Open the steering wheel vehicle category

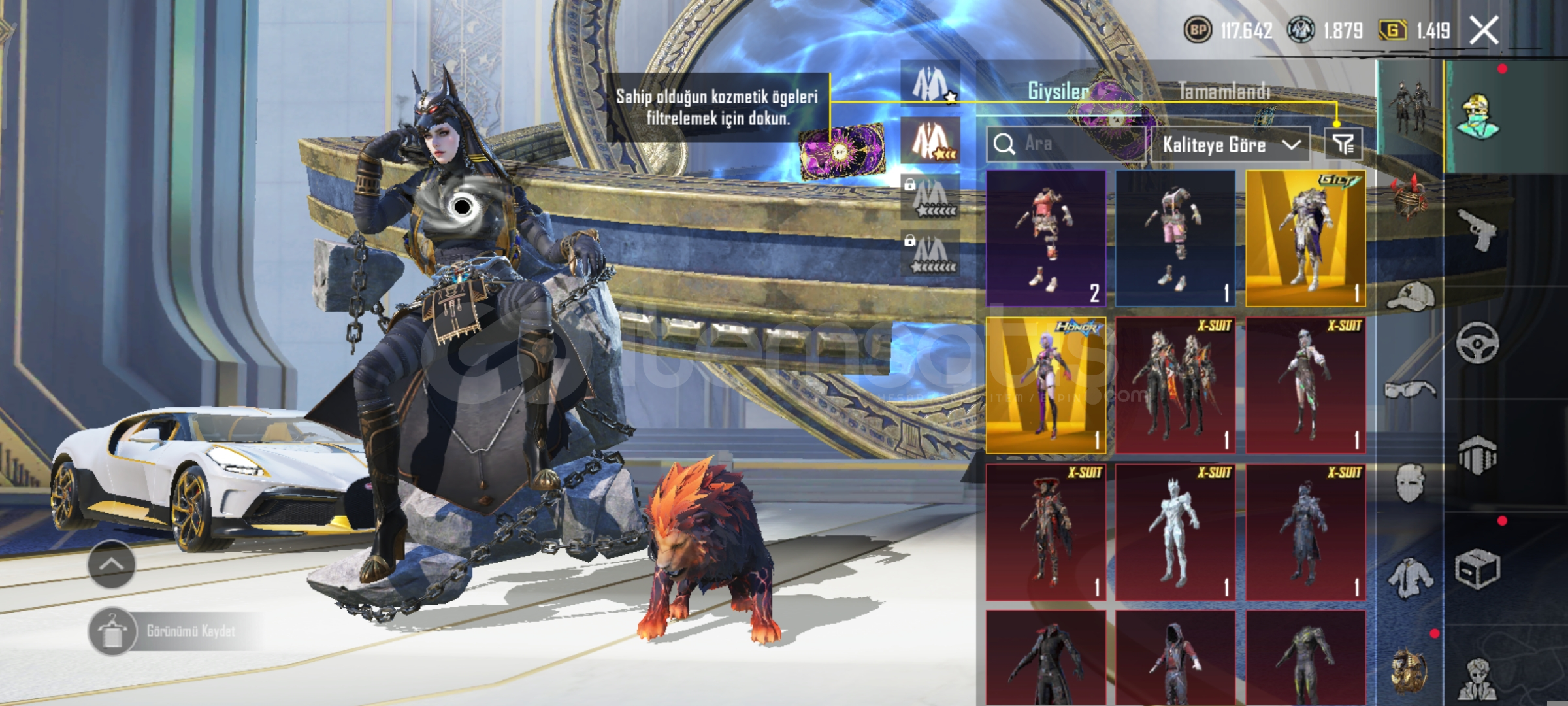coord(1478,342)
